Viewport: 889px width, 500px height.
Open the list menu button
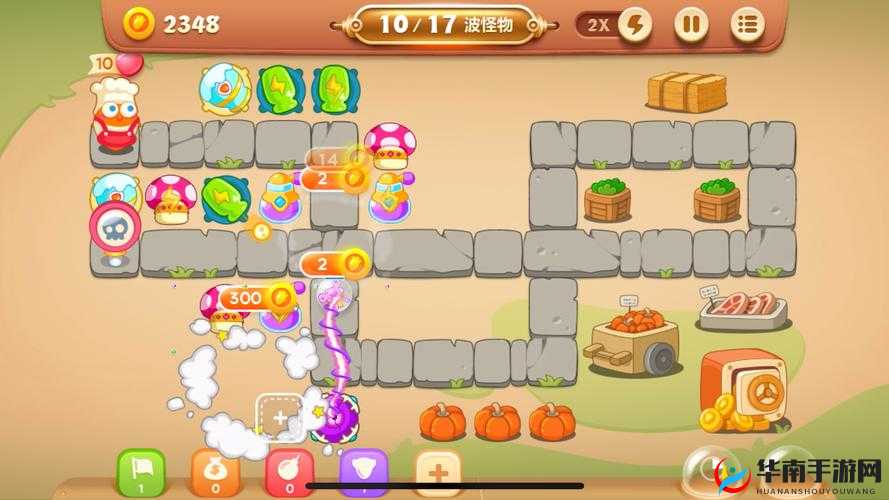(746, 24)
